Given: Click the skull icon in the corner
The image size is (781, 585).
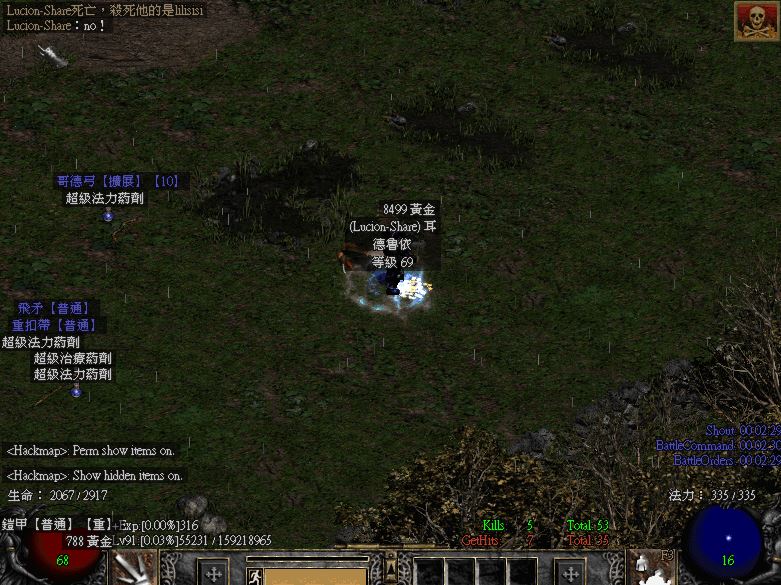Looking at the screenshot, I should pyautogui.click(x=757, y=20).
